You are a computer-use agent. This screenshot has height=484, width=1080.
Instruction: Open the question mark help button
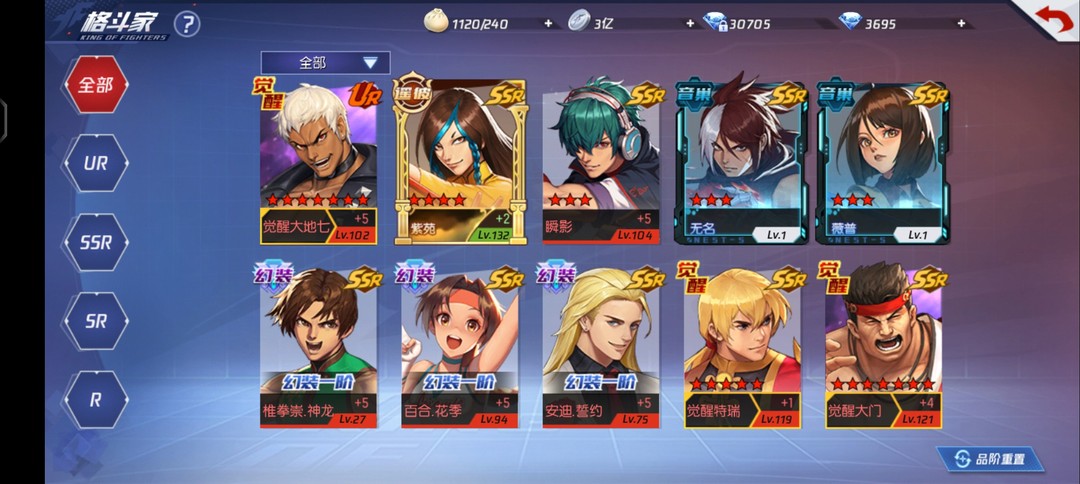pyautogui.click(x=187, y=24)
